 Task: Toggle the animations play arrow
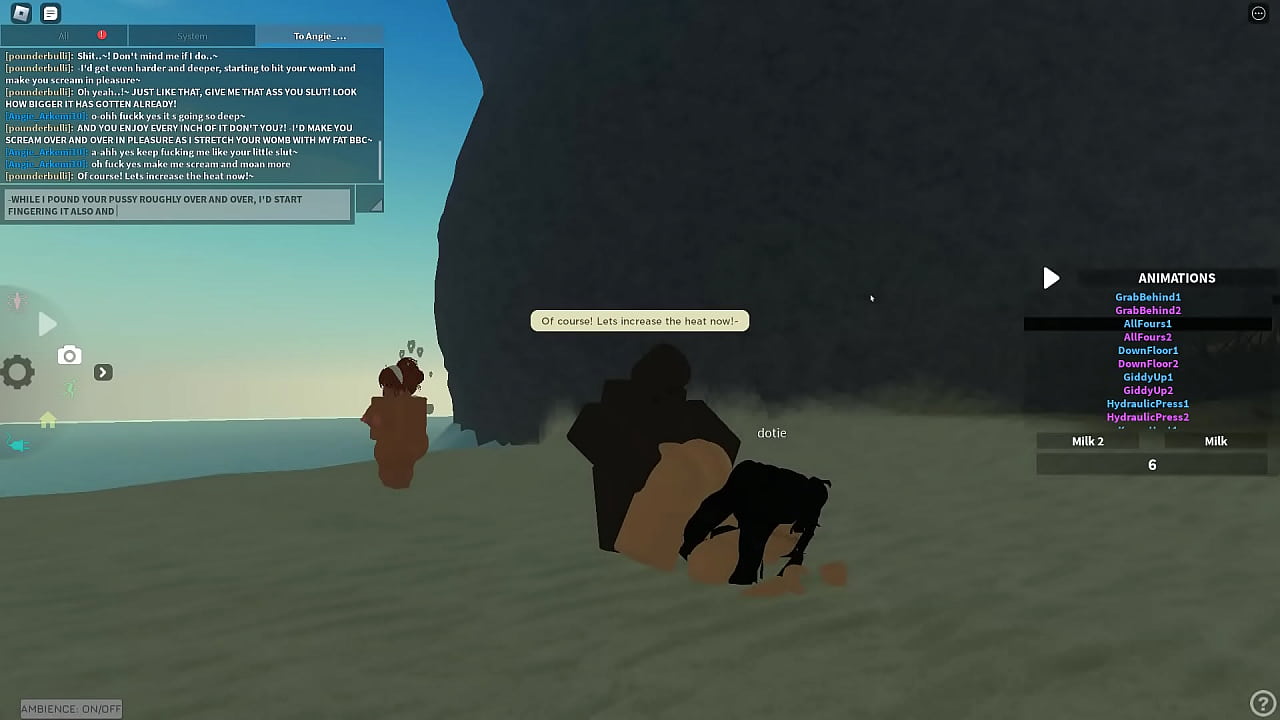(x=1051, y=278)
